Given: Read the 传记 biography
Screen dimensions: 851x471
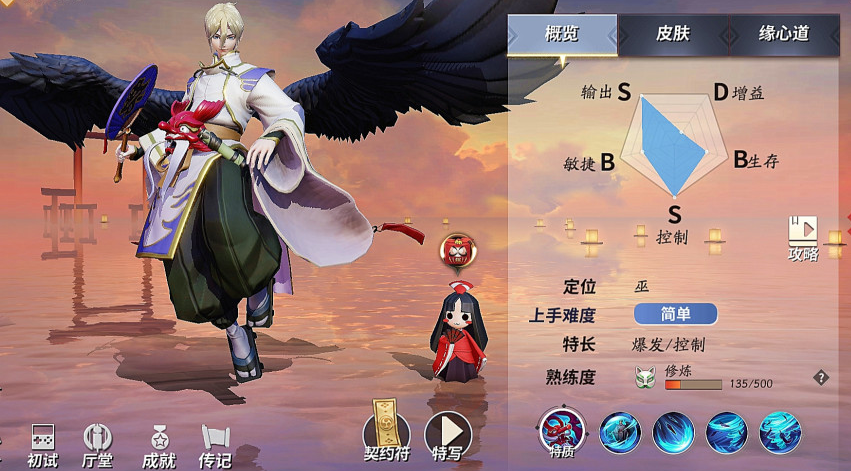Looking at the screenshot, I should point(215,444).
